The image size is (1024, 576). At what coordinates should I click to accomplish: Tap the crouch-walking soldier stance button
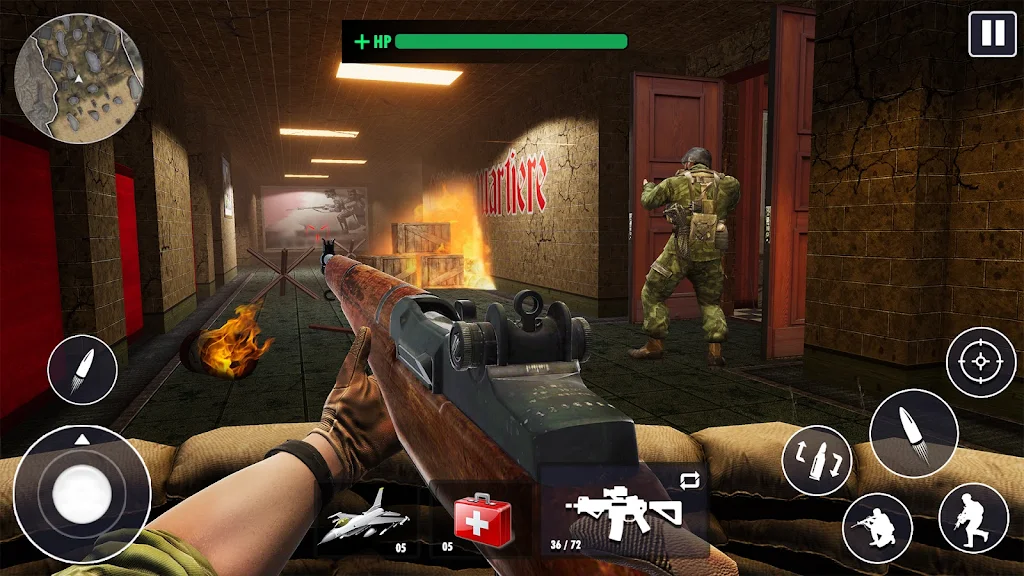tap(973, 517)
